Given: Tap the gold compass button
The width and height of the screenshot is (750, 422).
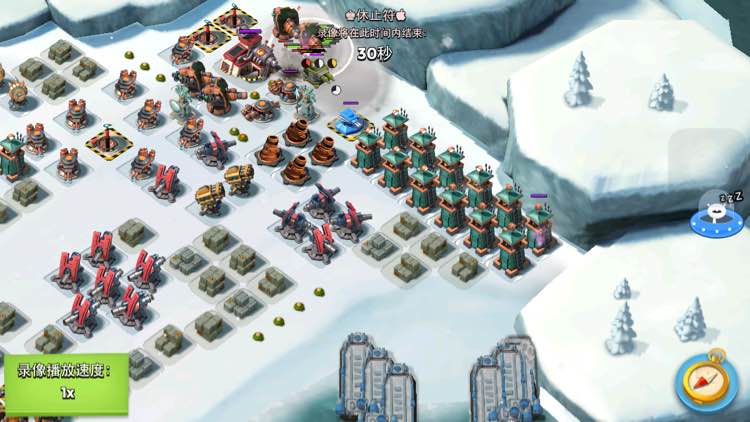Looking at the screenshot, I should point(706,381).
